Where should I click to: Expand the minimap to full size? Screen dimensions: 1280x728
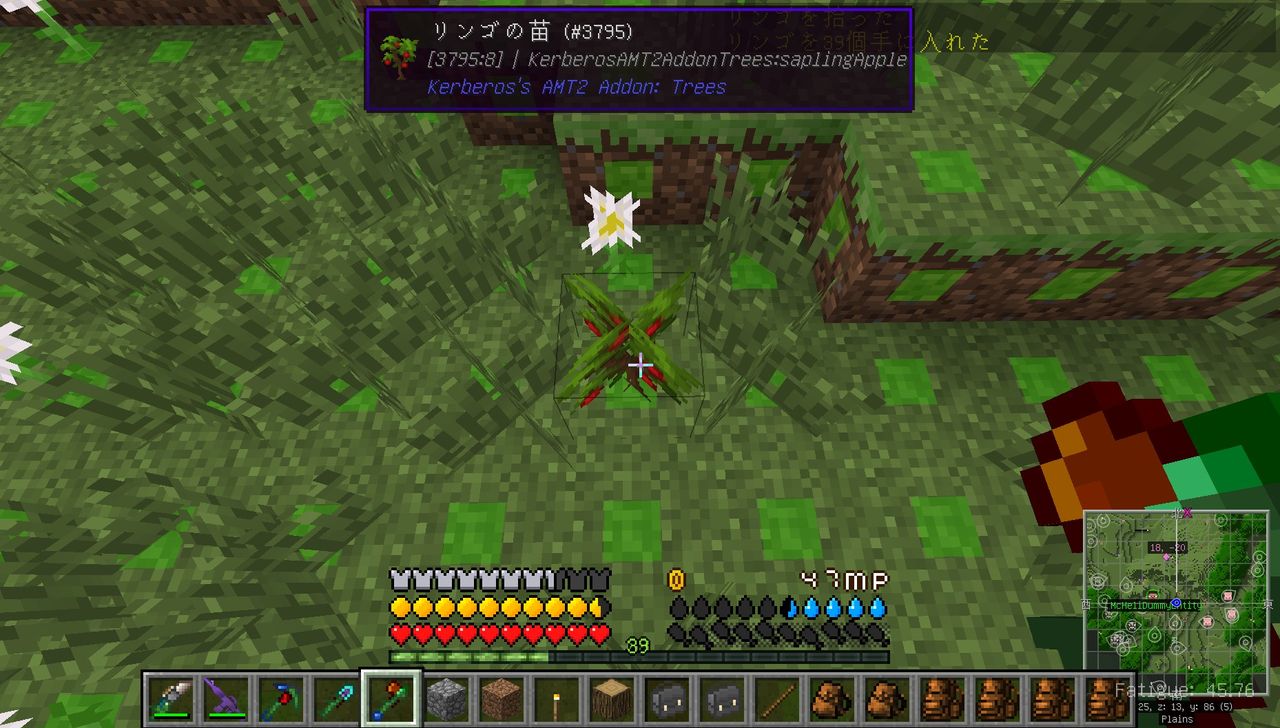[x=1180, y=590]
